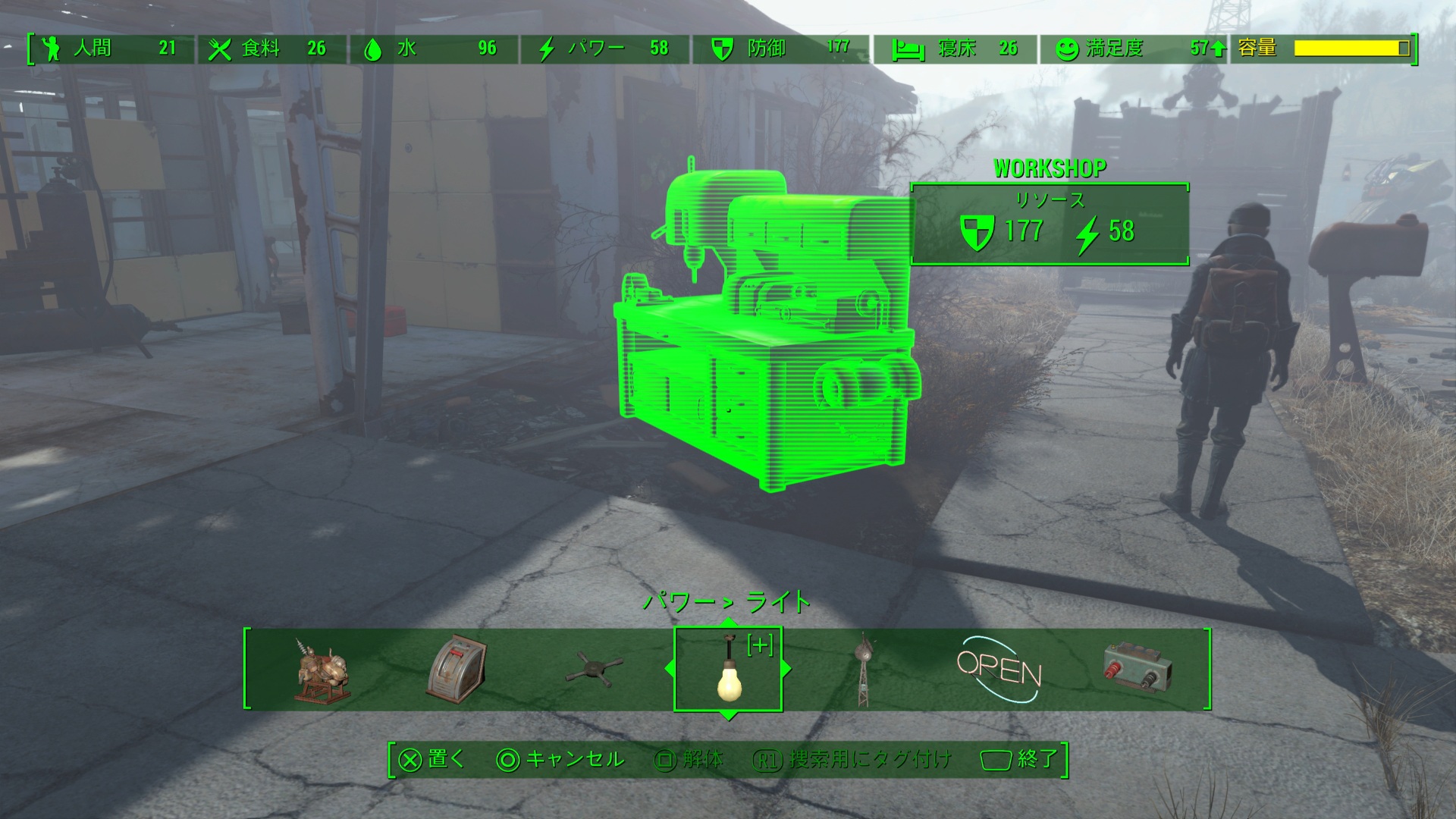The width and height of the screenshot is (1456, 819).
Task: Open the highlighted light bulb category
Action: [x=728, y=670]
